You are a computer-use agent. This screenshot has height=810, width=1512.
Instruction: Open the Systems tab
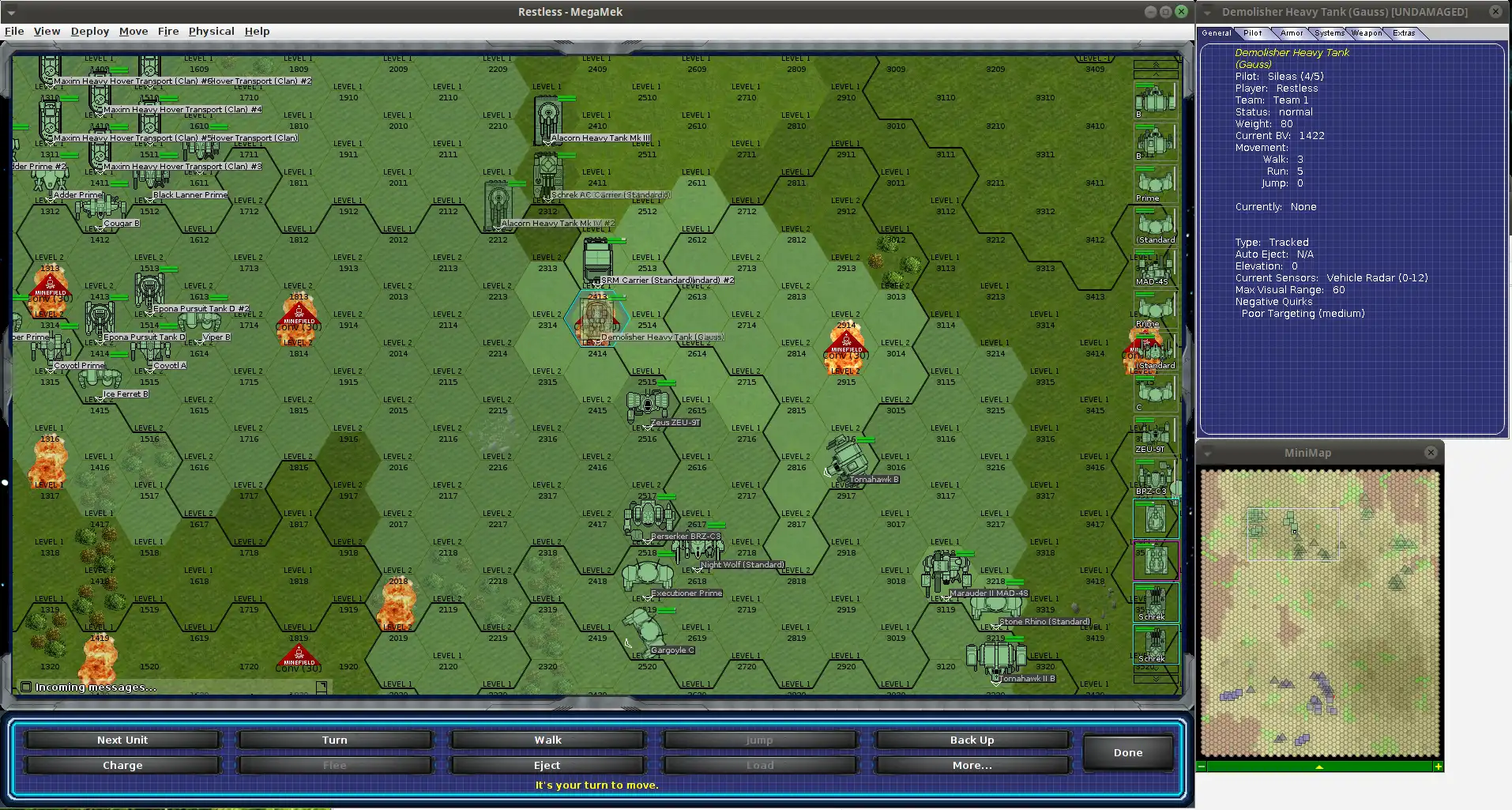[1330, 33]
